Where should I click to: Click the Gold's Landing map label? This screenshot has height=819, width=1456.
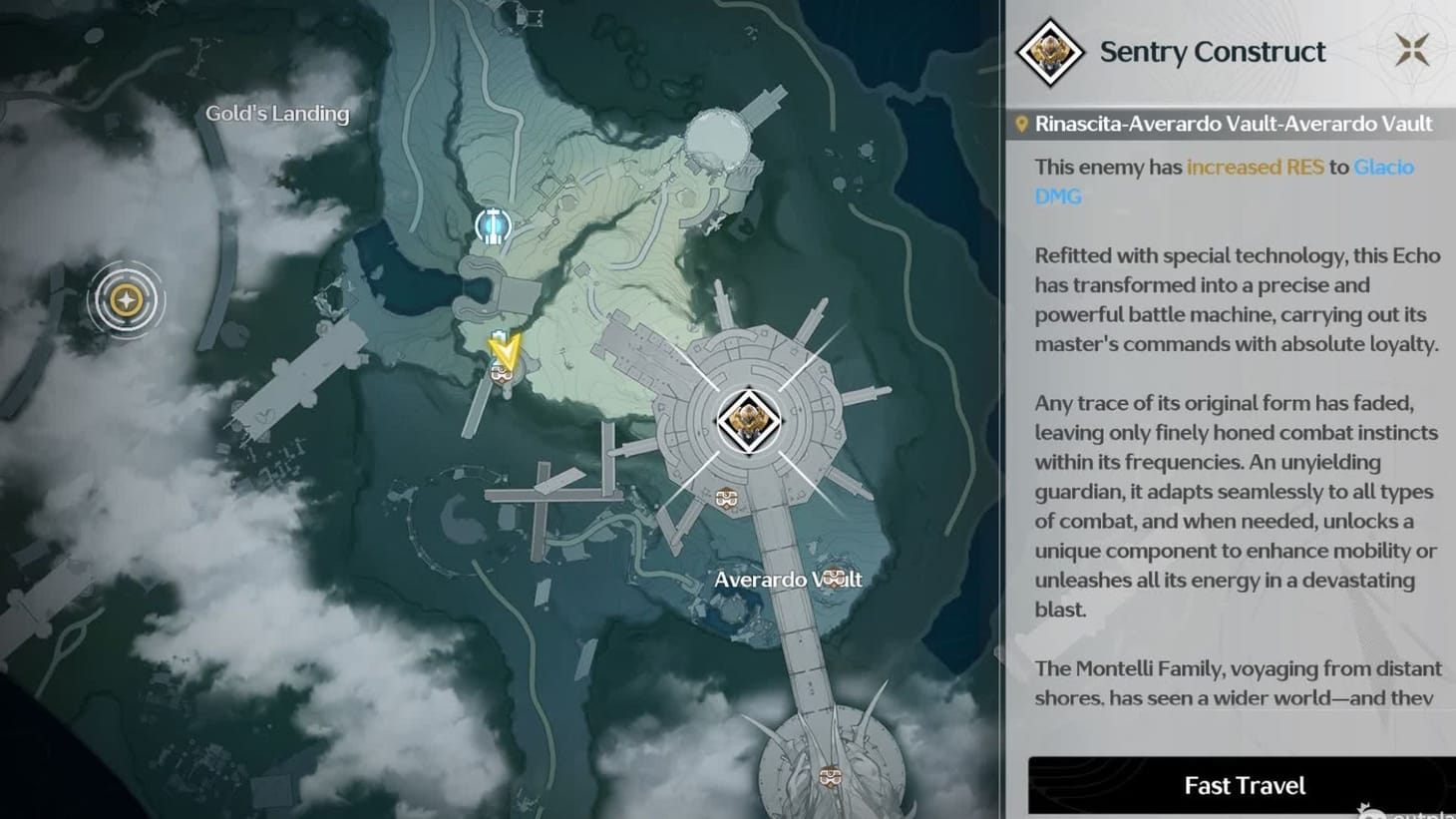(x=277, y=114)
